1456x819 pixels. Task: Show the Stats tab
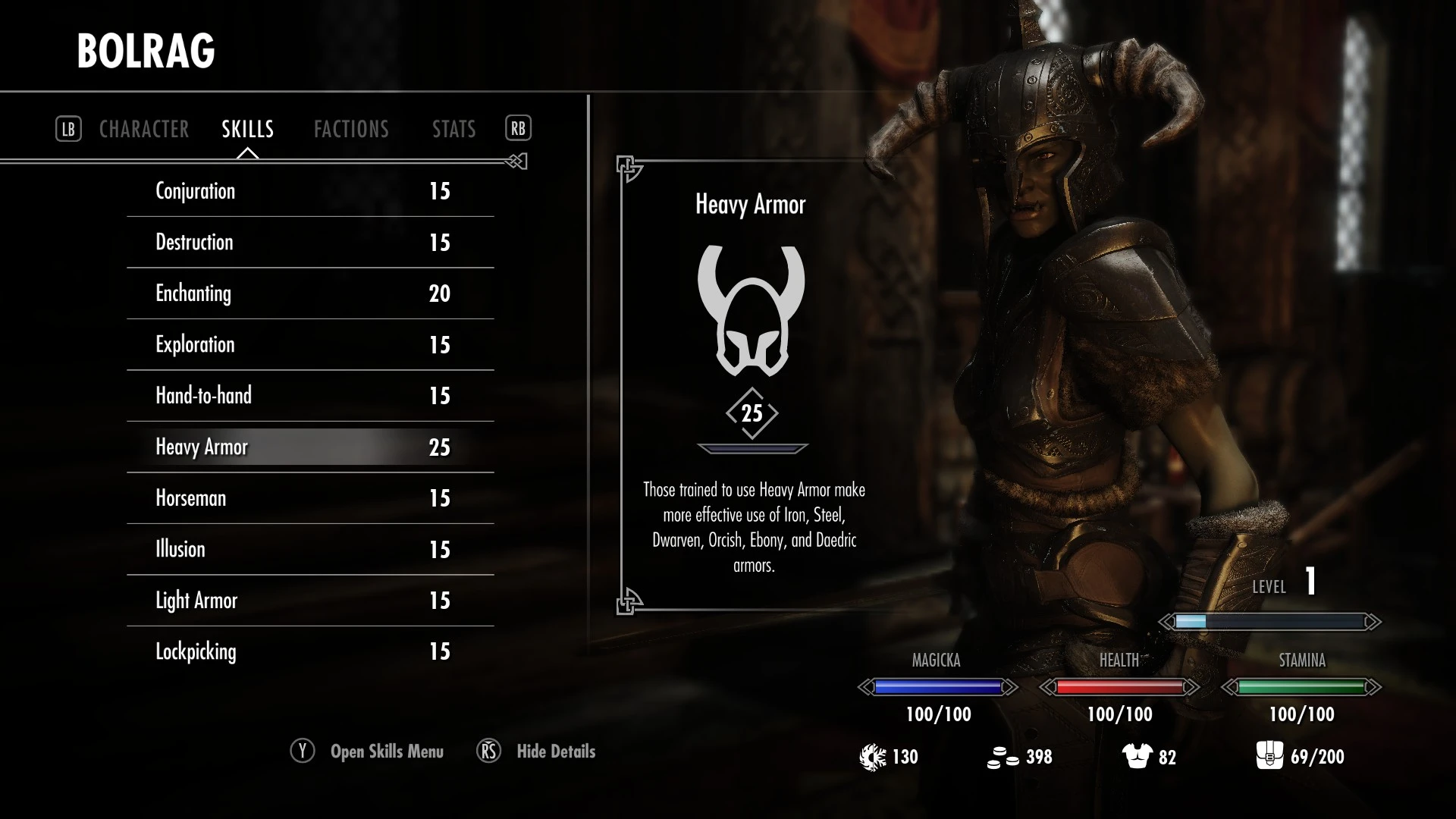453,129
